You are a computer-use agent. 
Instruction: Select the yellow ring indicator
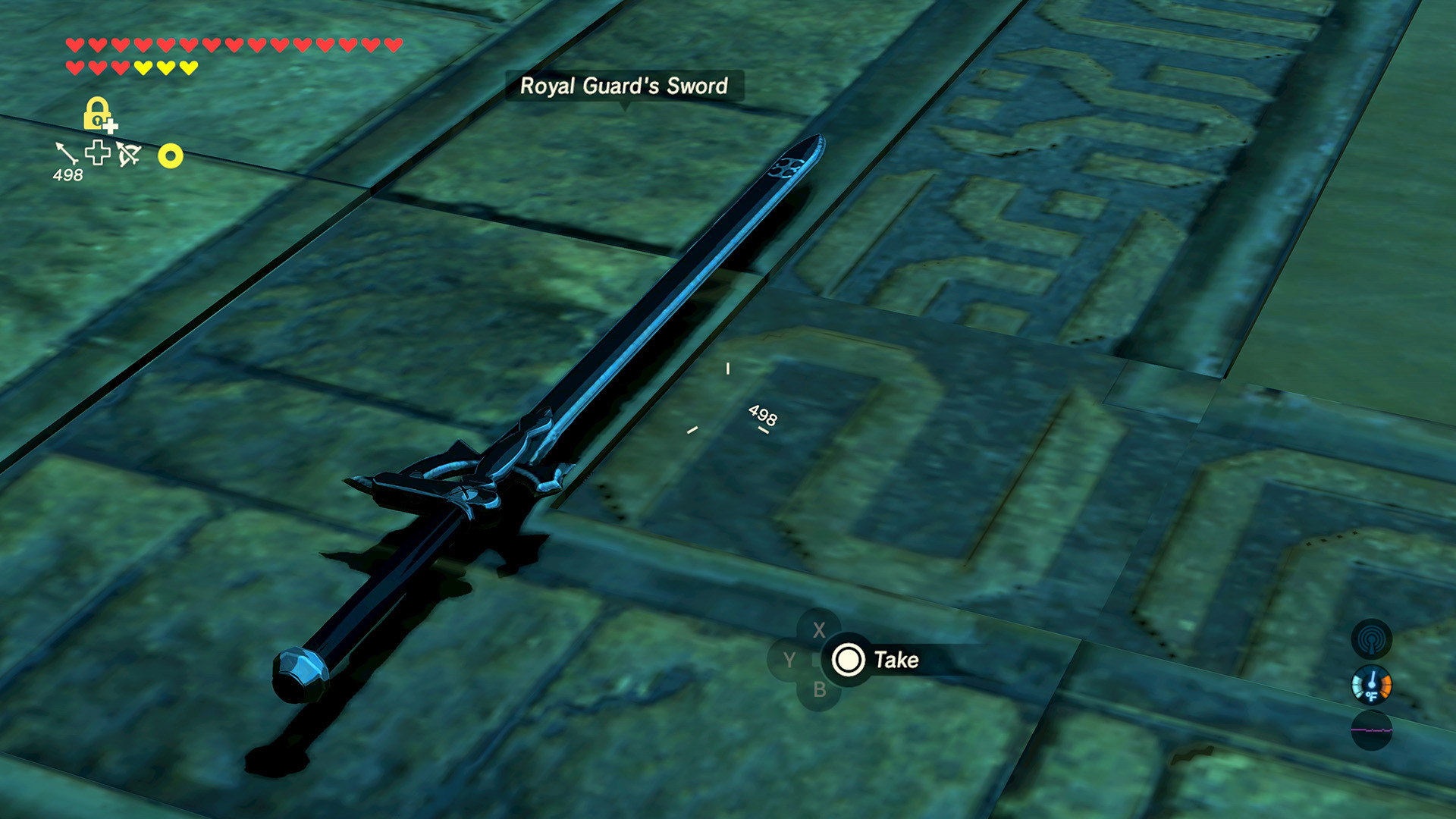coord(170,155)
